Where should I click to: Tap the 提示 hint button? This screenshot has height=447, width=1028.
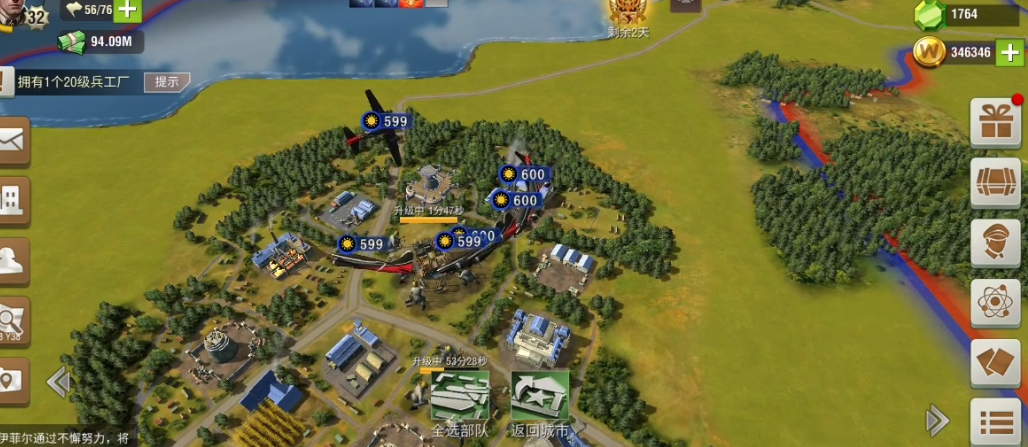tap(167, 82)
